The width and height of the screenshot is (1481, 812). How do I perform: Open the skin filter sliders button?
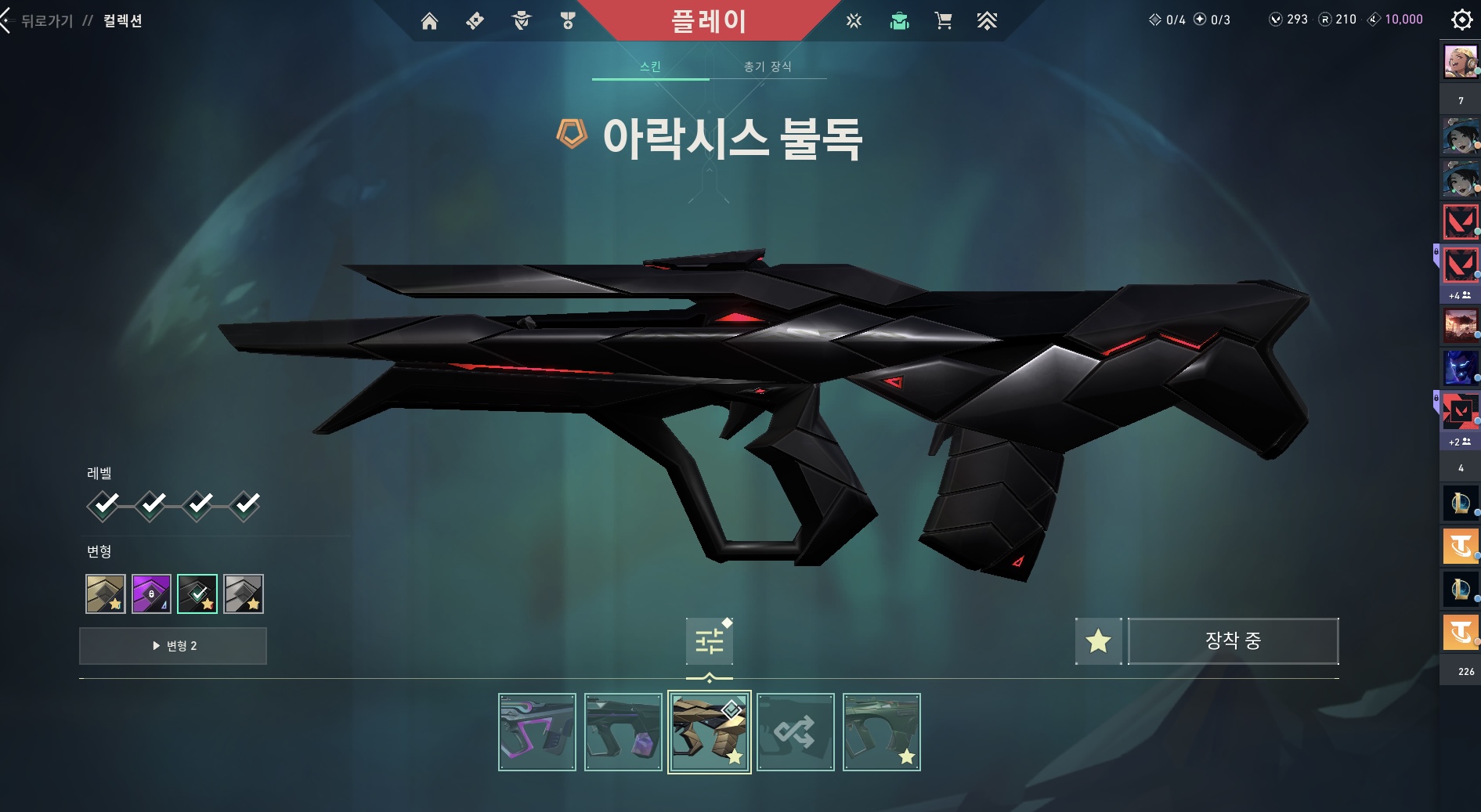(710, 641)
